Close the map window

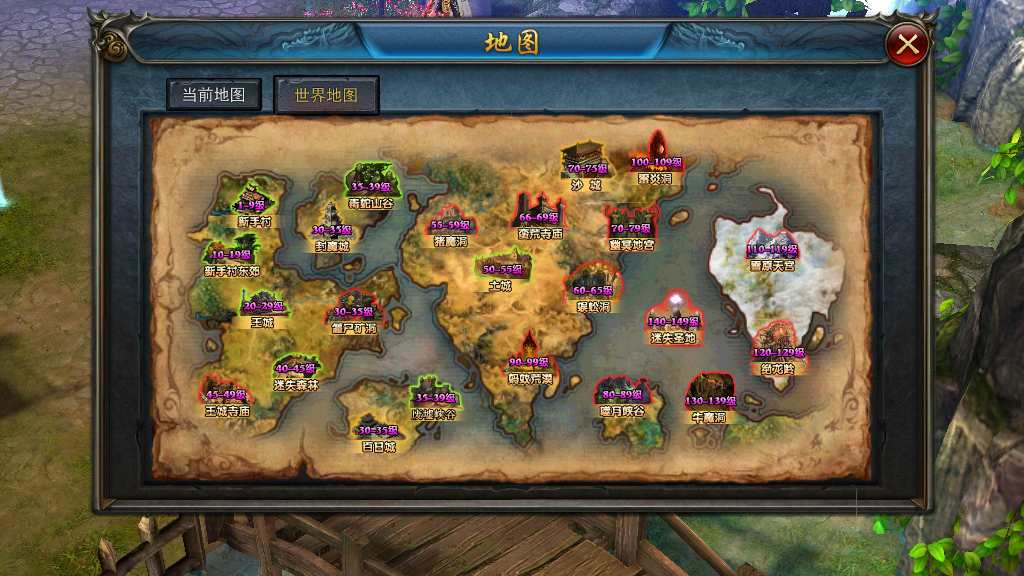[x=908, y=44]
